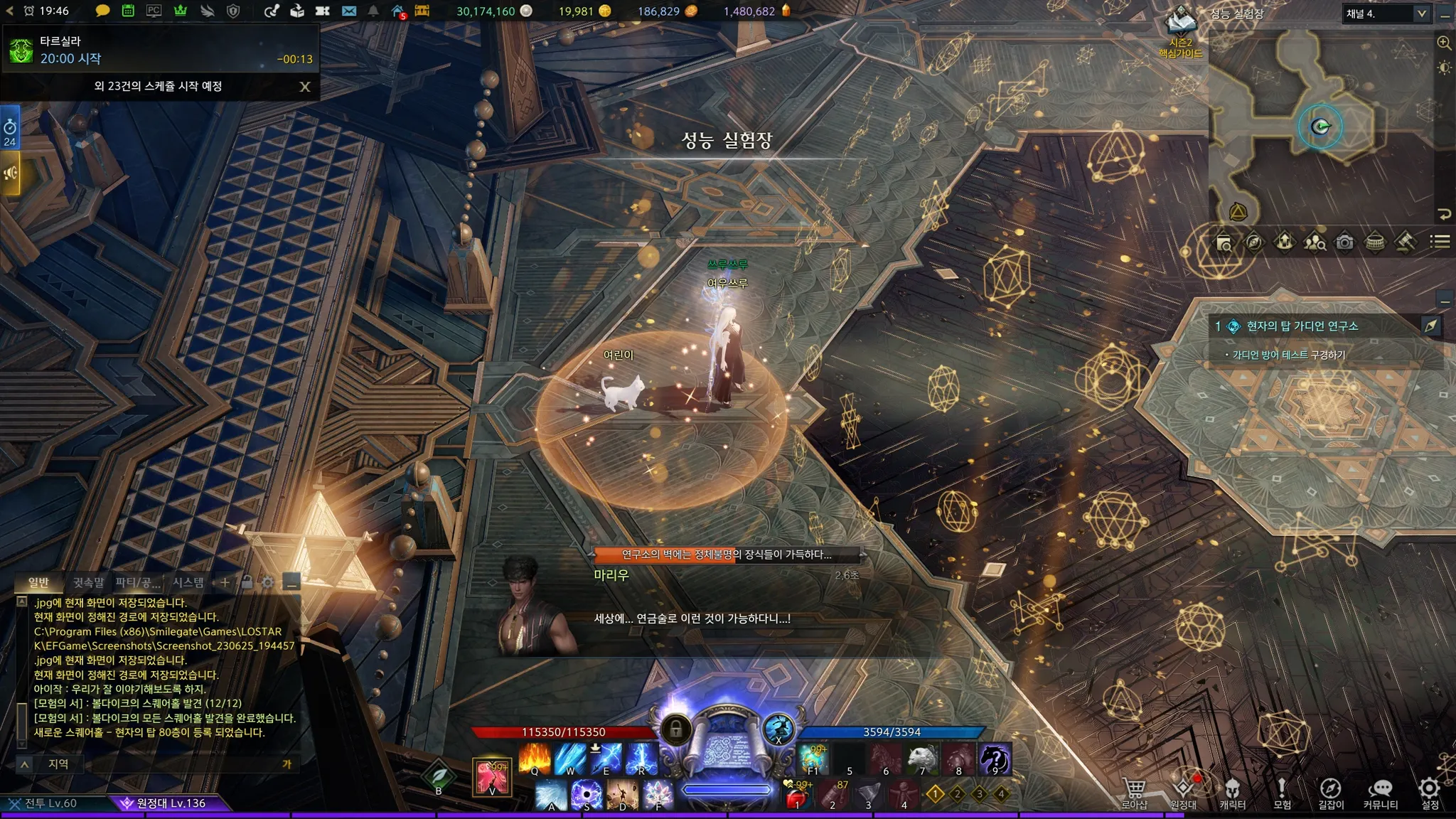Open the 커뮤니티 community menu
This screenshot has width=1456, height=819.
(x=1381, y=793)
